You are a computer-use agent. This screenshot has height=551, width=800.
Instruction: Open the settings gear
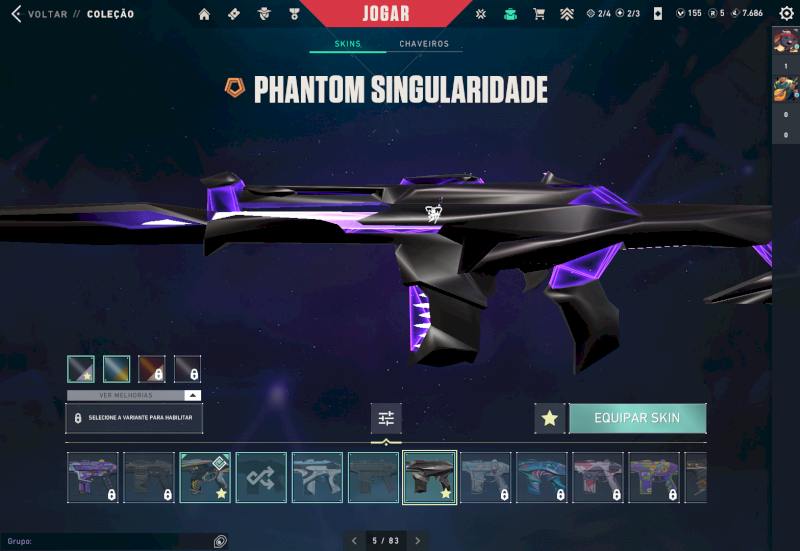click(786, 14)
